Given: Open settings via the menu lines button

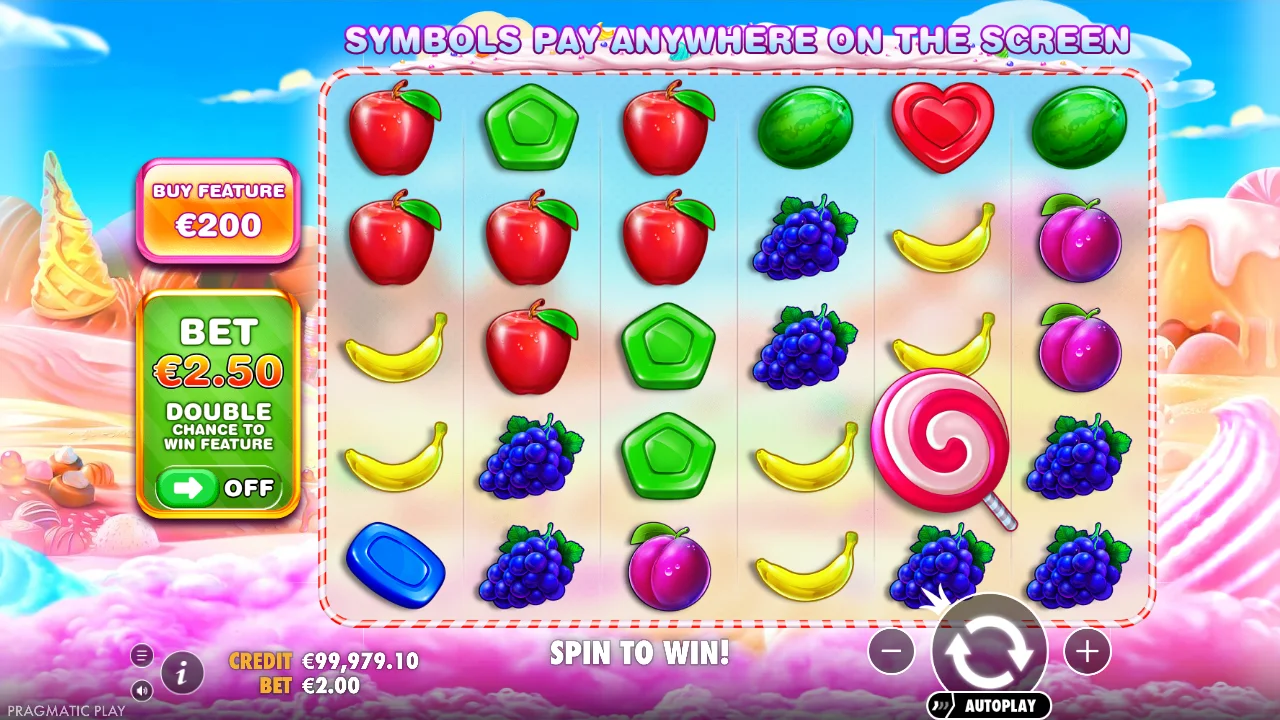Looking at the screenshot, I should (141, 655).
